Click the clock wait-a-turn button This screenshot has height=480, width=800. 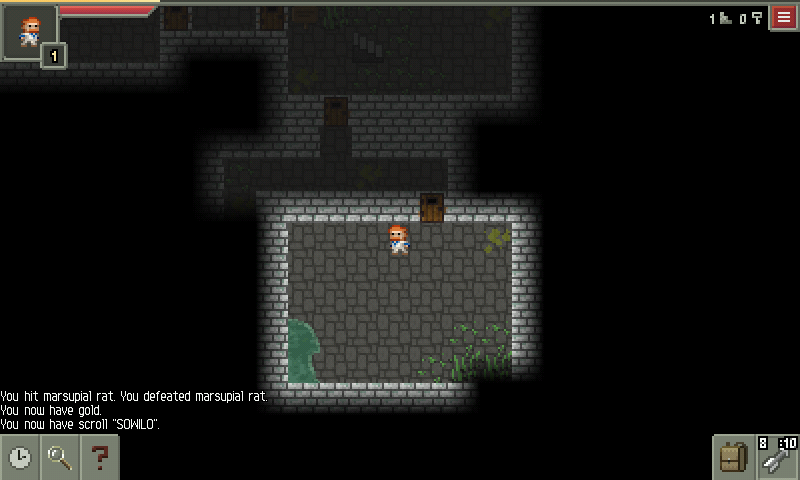pyautogui.click(x=20, y=458)
